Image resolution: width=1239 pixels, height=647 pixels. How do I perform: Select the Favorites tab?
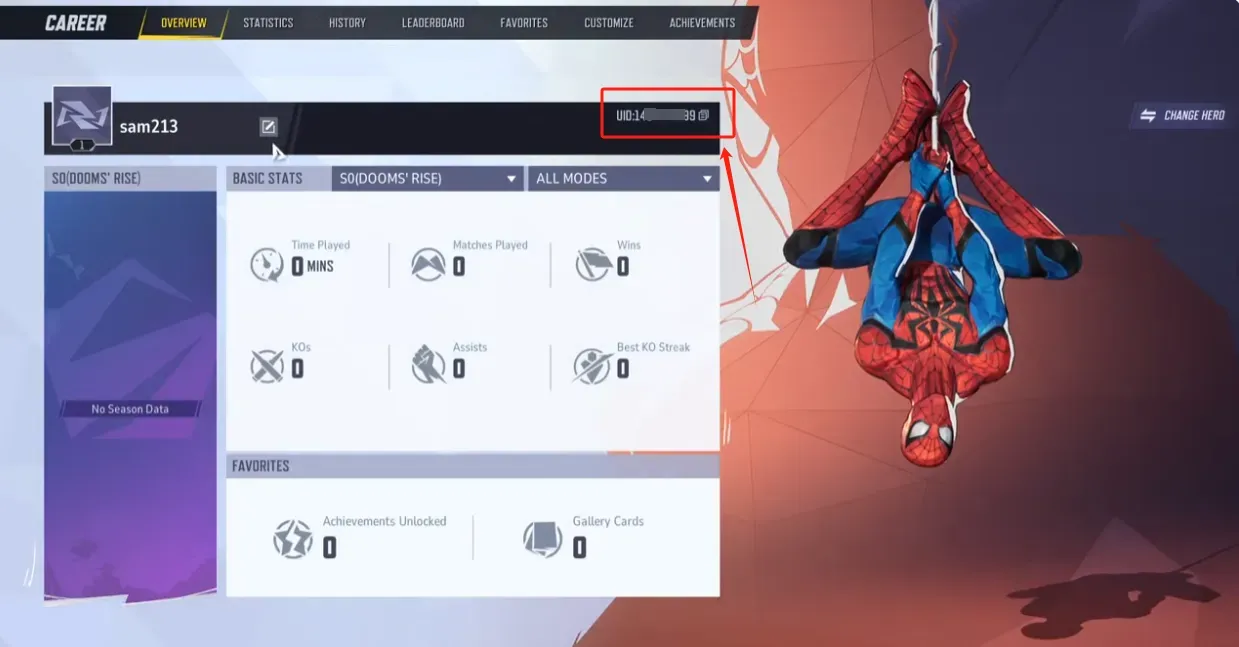pos(524,22)
